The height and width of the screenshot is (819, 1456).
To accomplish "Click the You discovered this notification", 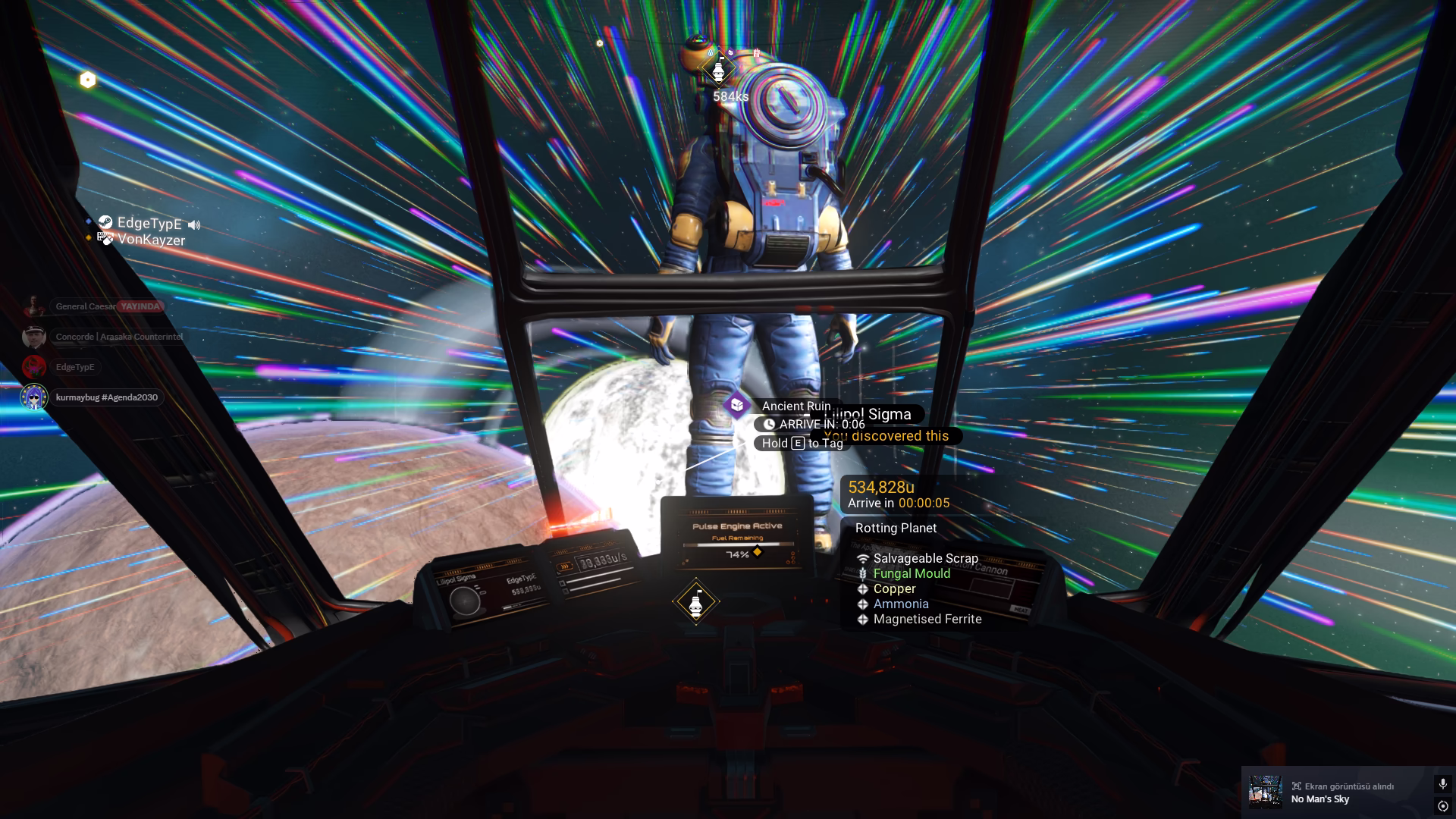I will 886,436.
